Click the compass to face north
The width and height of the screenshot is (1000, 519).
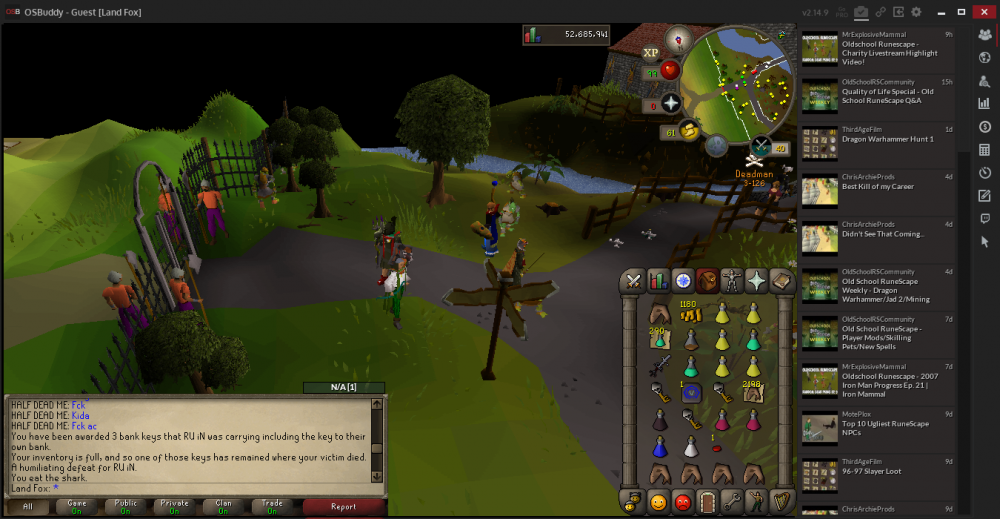tap(680, 40)
